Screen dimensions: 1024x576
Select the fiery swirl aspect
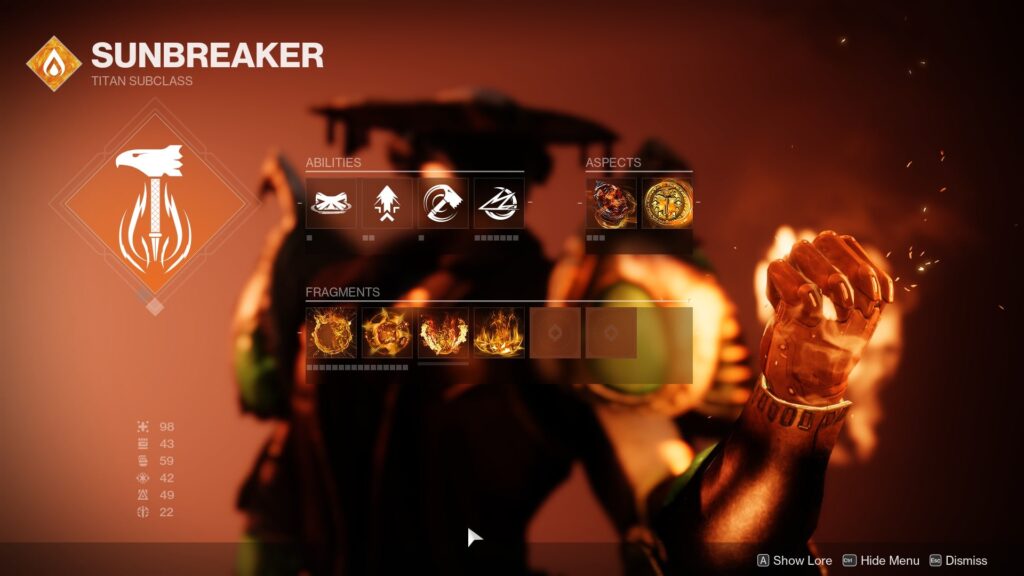click(611, 203)
